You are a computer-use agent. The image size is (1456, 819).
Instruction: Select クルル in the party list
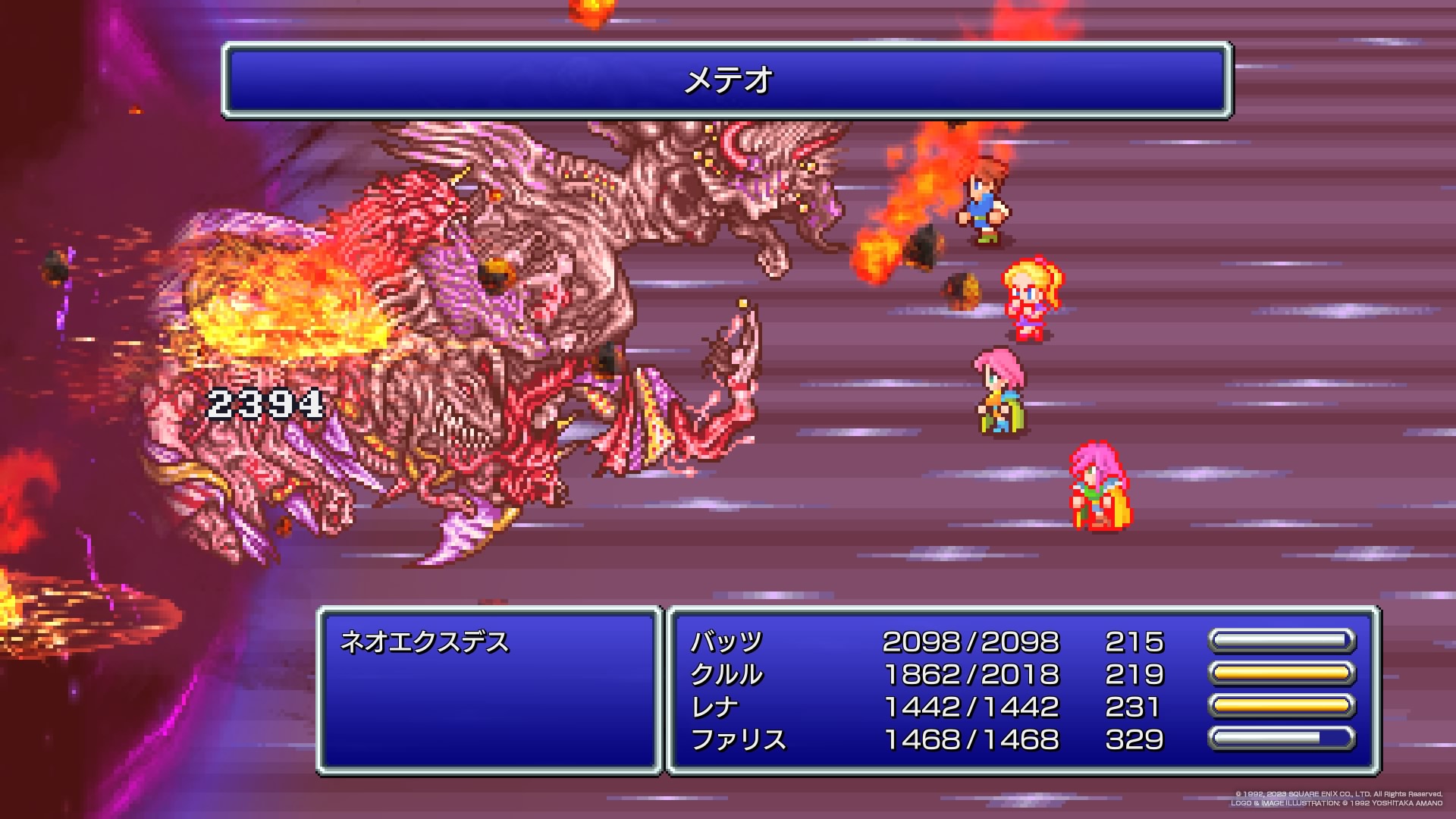click(726, 675)
